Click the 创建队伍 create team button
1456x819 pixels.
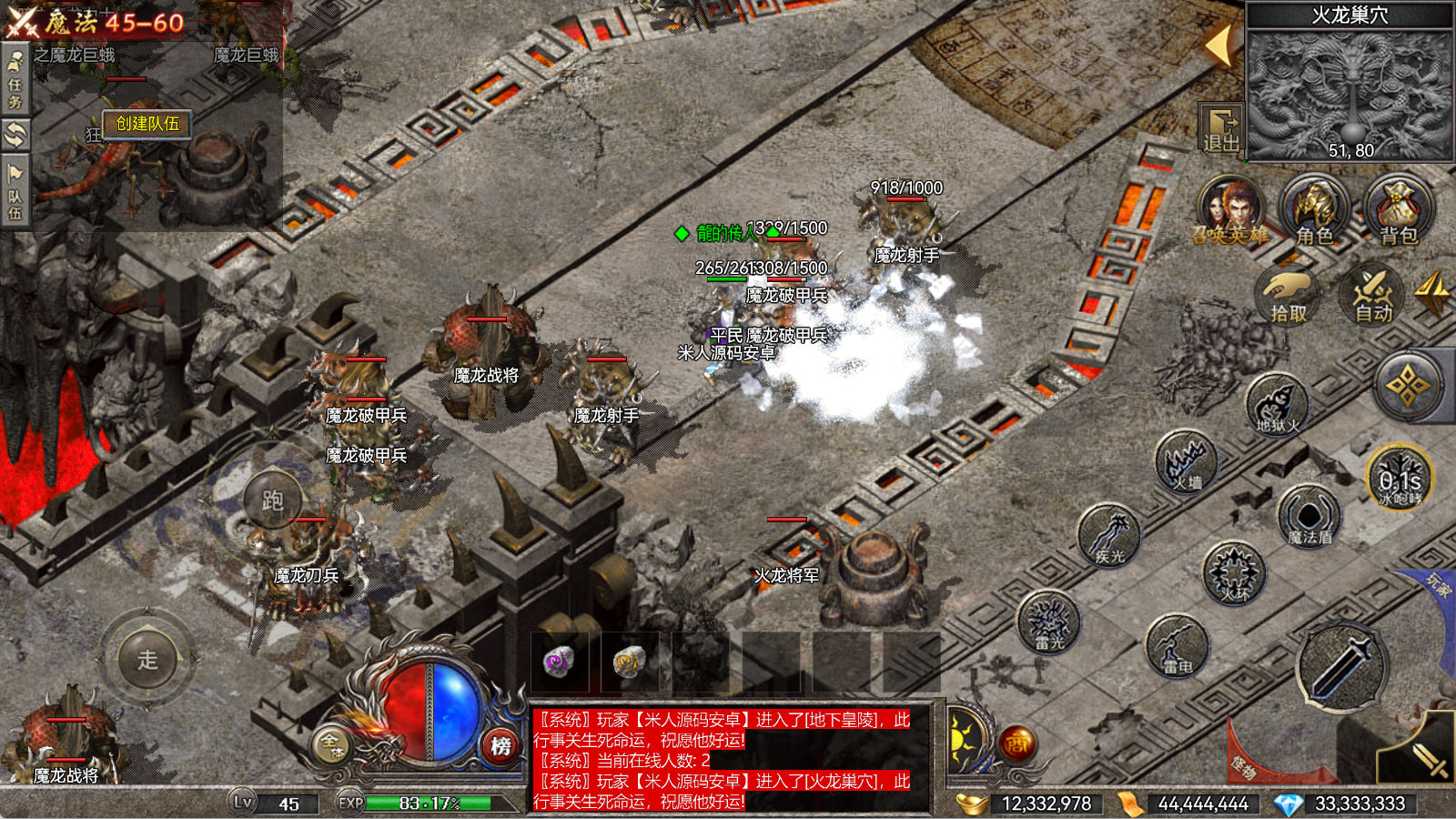(147, 124)
